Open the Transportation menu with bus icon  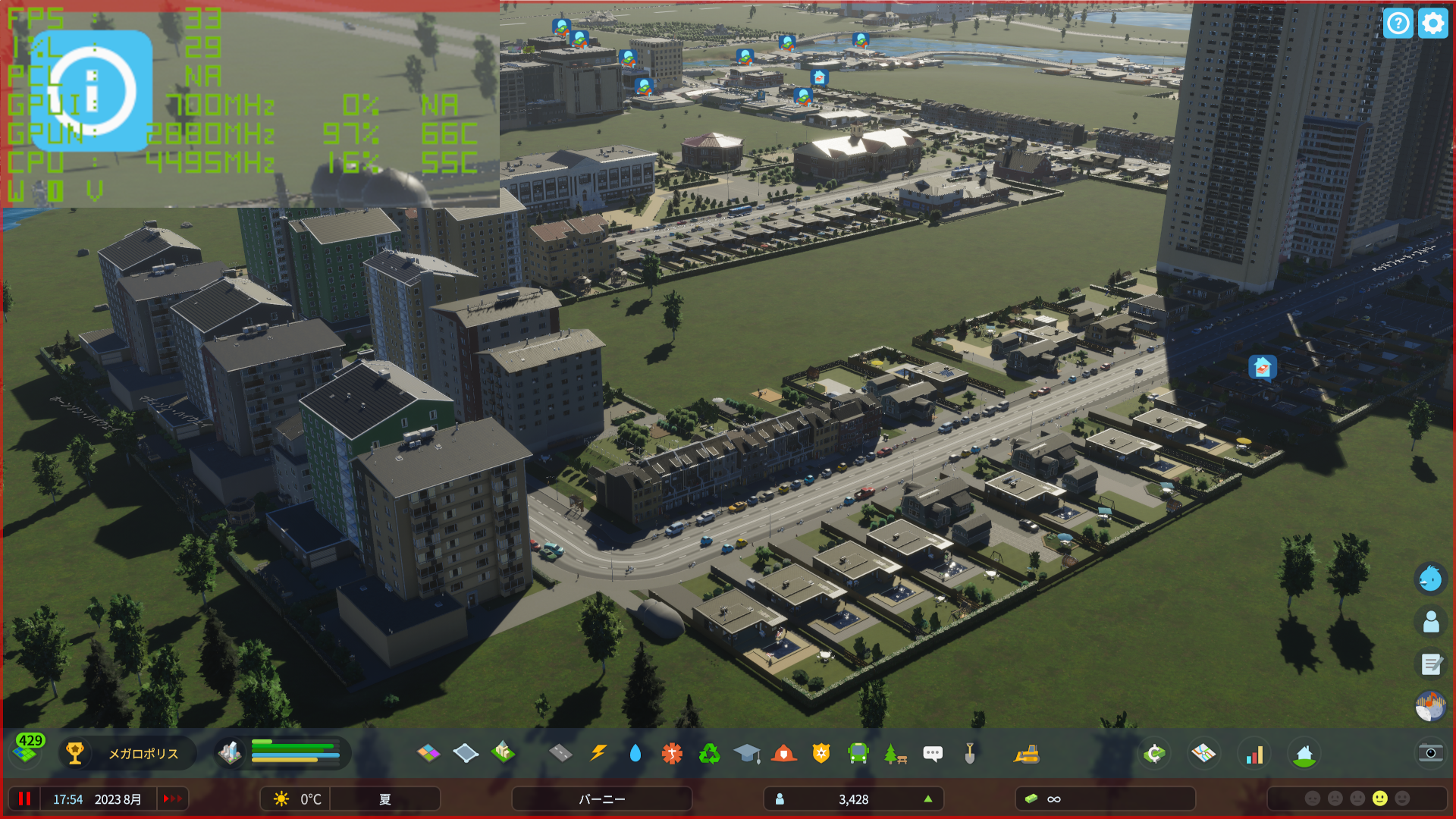(x=859, y=754)
